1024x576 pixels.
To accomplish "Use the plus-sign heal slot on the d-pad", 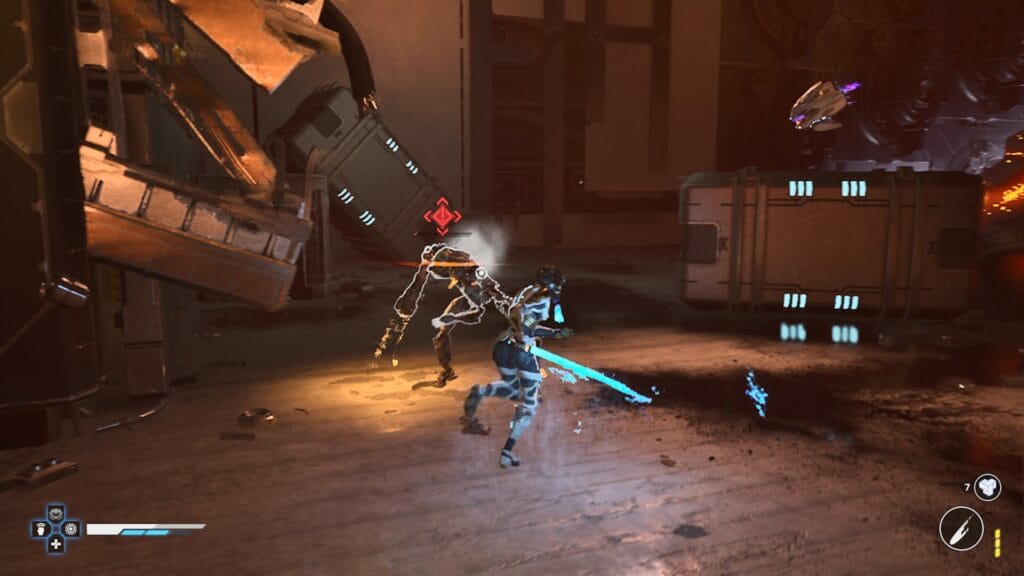I will pyautogui.click(x=56, y=544).
